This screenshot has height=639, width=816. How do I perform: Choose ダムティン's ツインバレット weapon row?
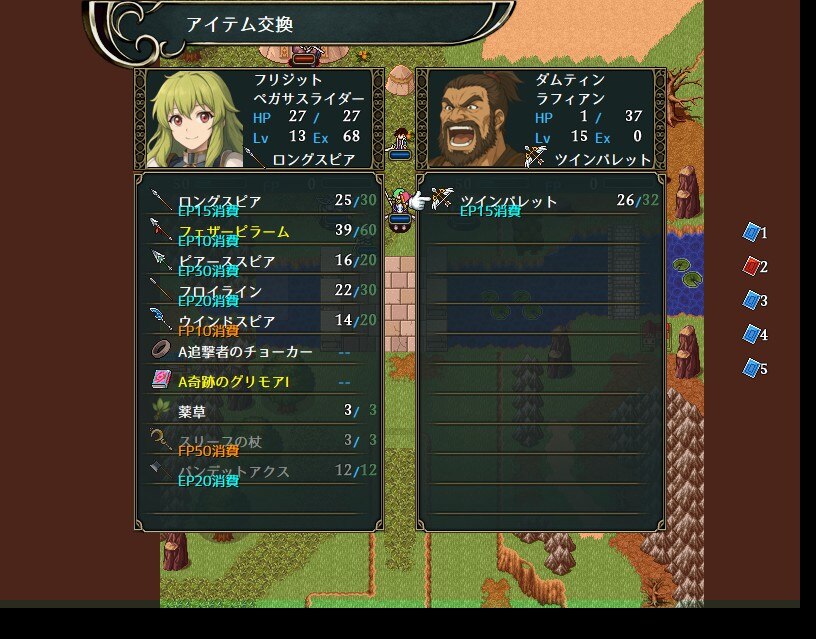pyautogui.click(x=540, y=202)
